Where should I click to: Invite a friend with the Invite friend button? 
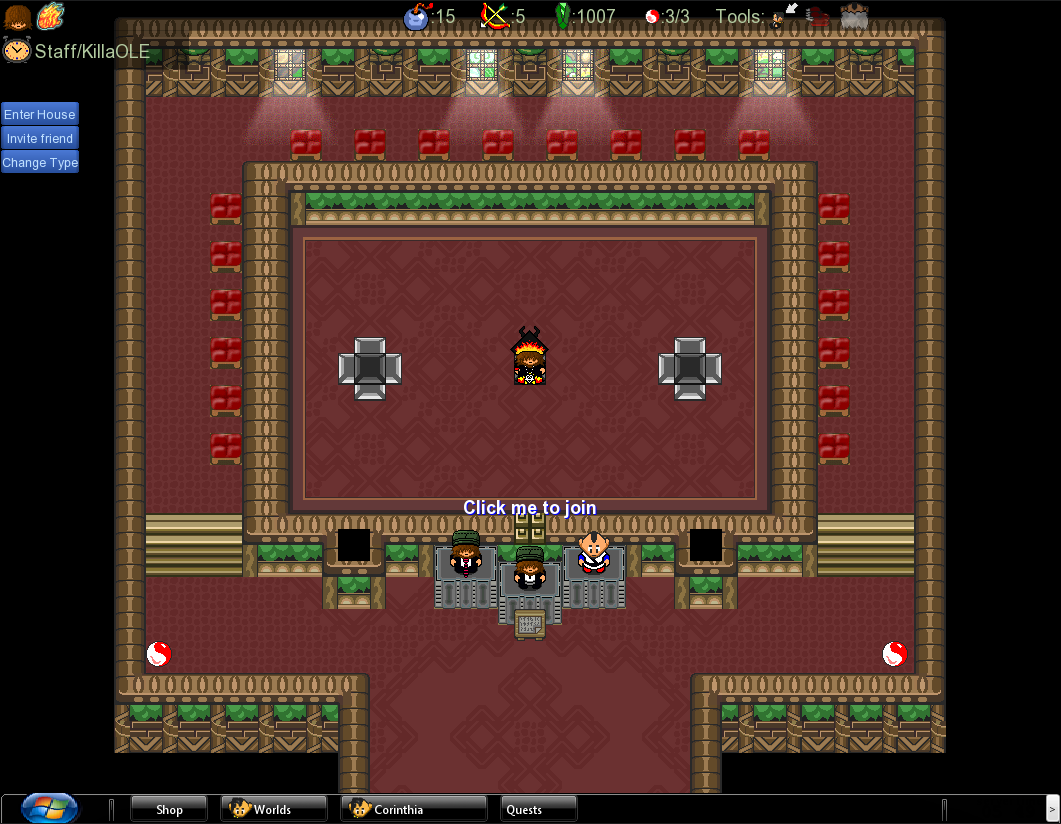tap(40, 139)
